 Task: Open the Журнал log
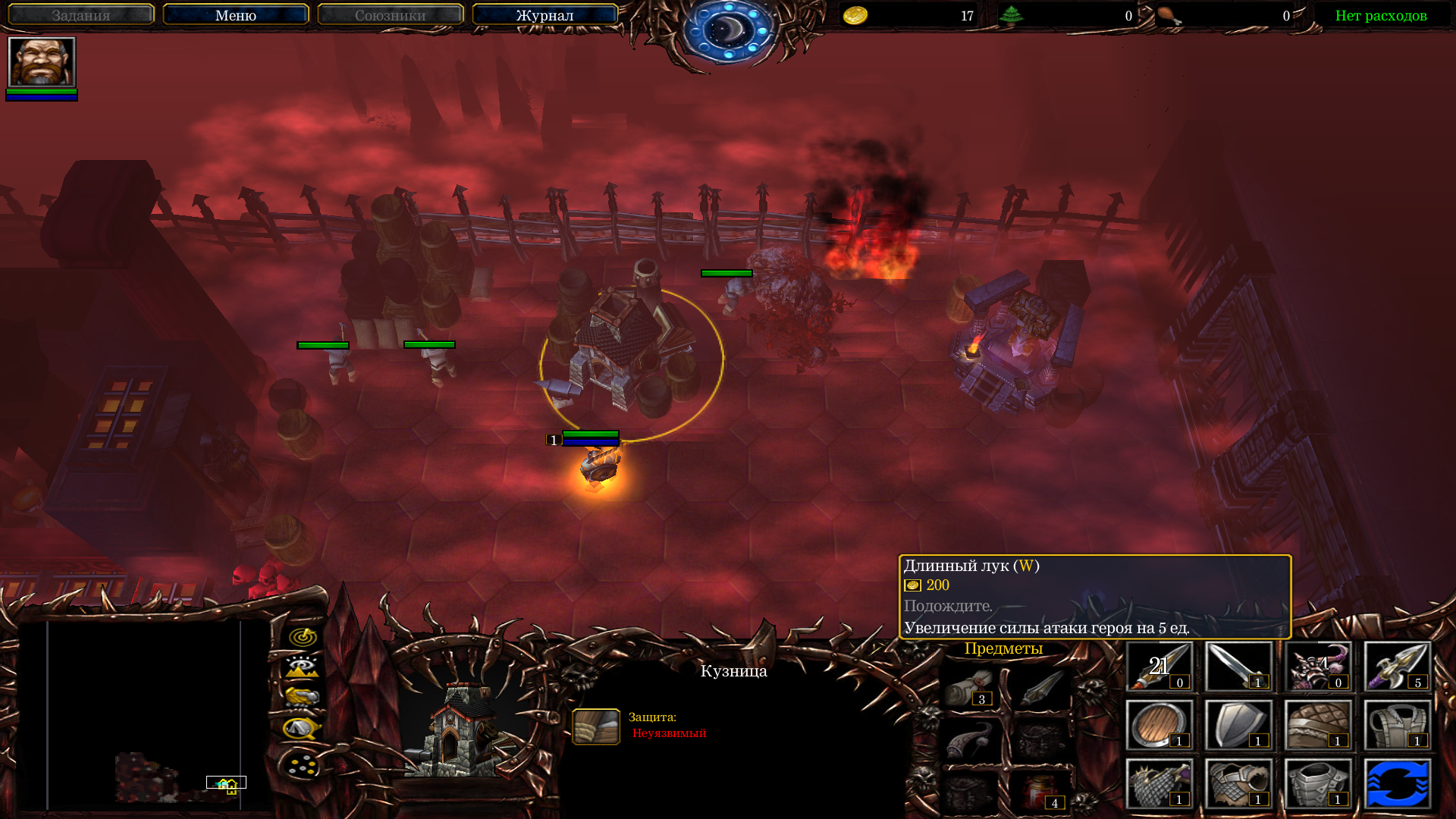[544, 15]
